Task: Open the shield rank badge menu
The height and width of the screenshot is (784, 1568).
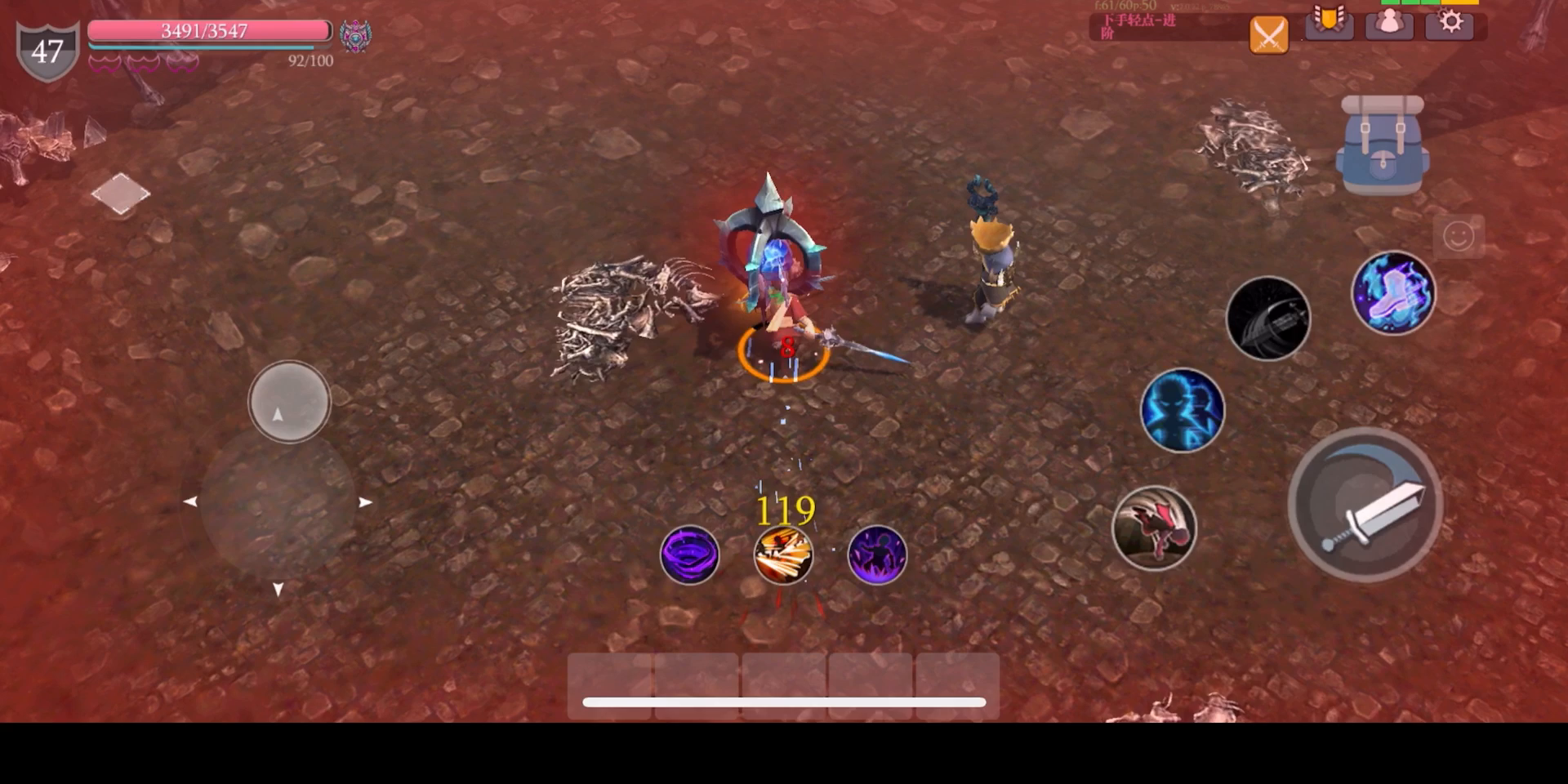Action: click(x=1329, y=21)
